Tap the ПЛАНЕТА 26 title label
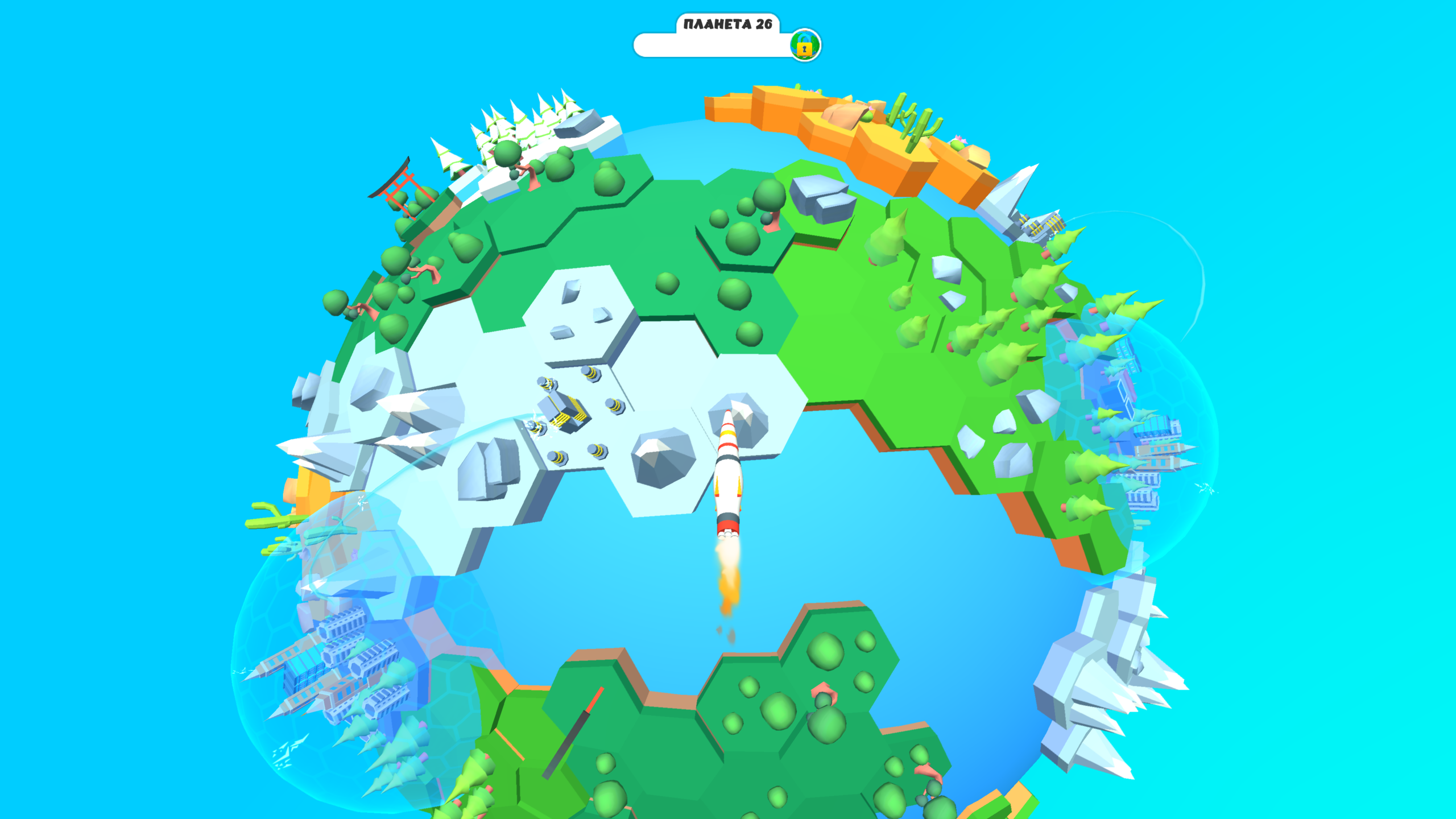Viewport: 1456px width, 819px height. tap(728, 24)
